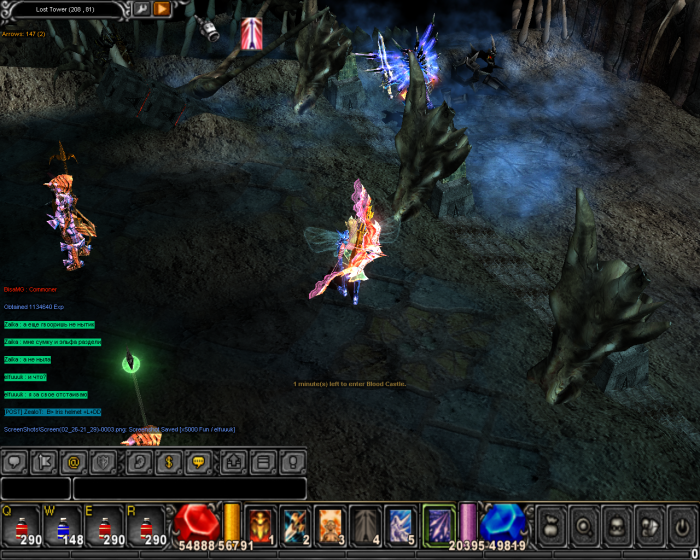This screenshot has height=560, width=700.
Task: Activate skill 1 with the golden helmet icon
Action: pos(261,524)
